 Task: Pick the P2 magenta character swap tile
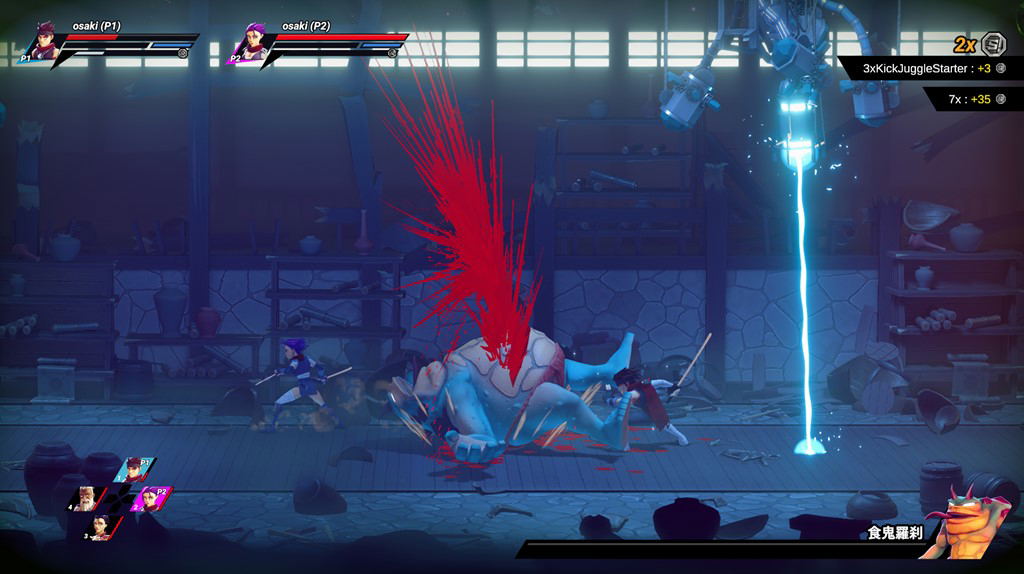[152, 497]
